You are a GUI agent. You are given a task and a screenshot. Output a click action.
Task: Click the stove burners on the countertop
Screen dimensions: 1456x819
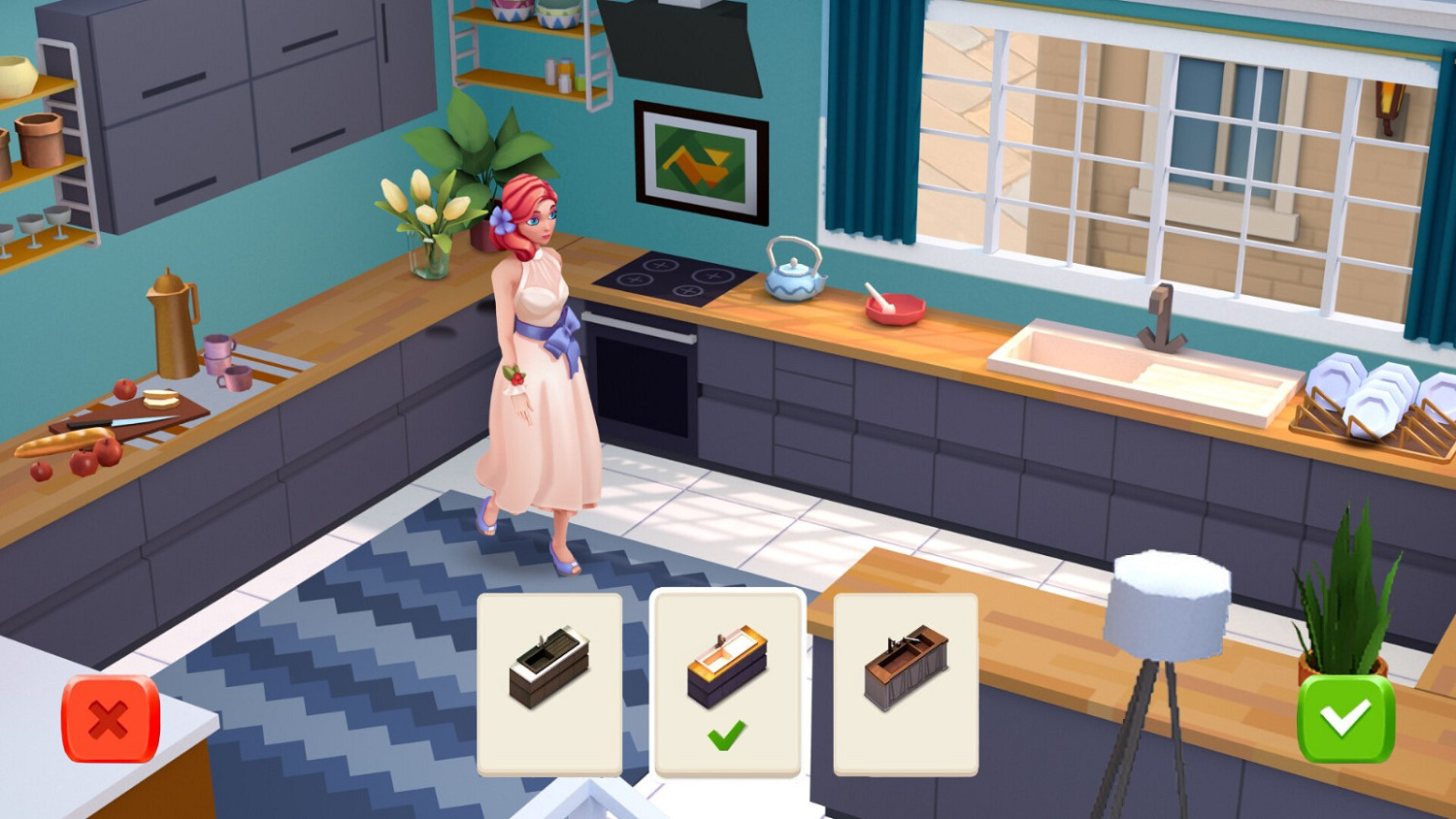[668, 278]
